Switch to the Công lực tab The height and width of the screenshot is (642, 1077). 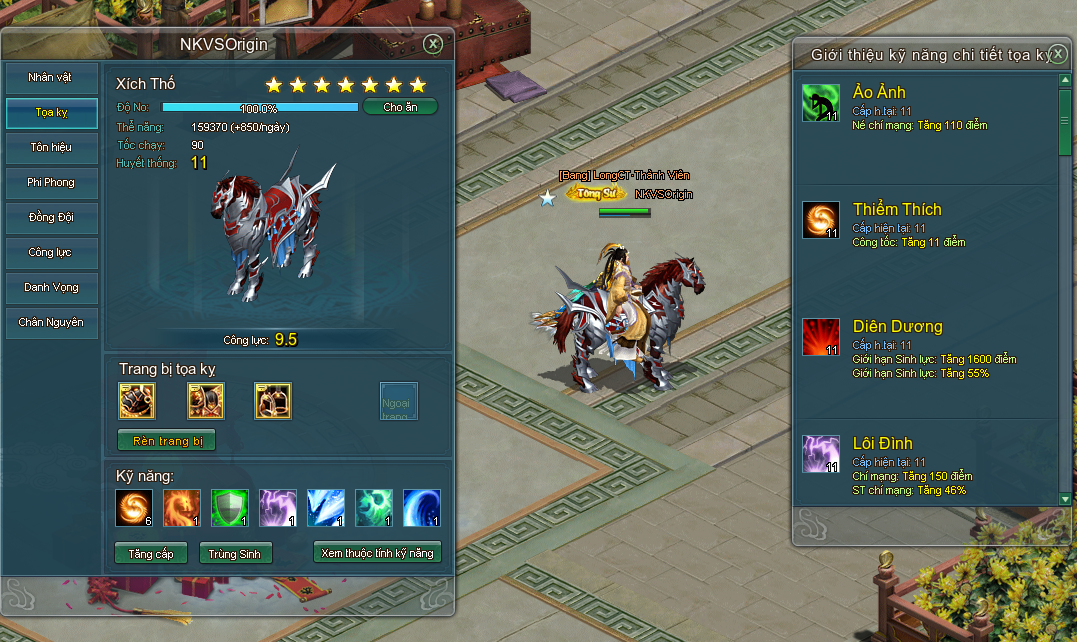coord(52,253)
